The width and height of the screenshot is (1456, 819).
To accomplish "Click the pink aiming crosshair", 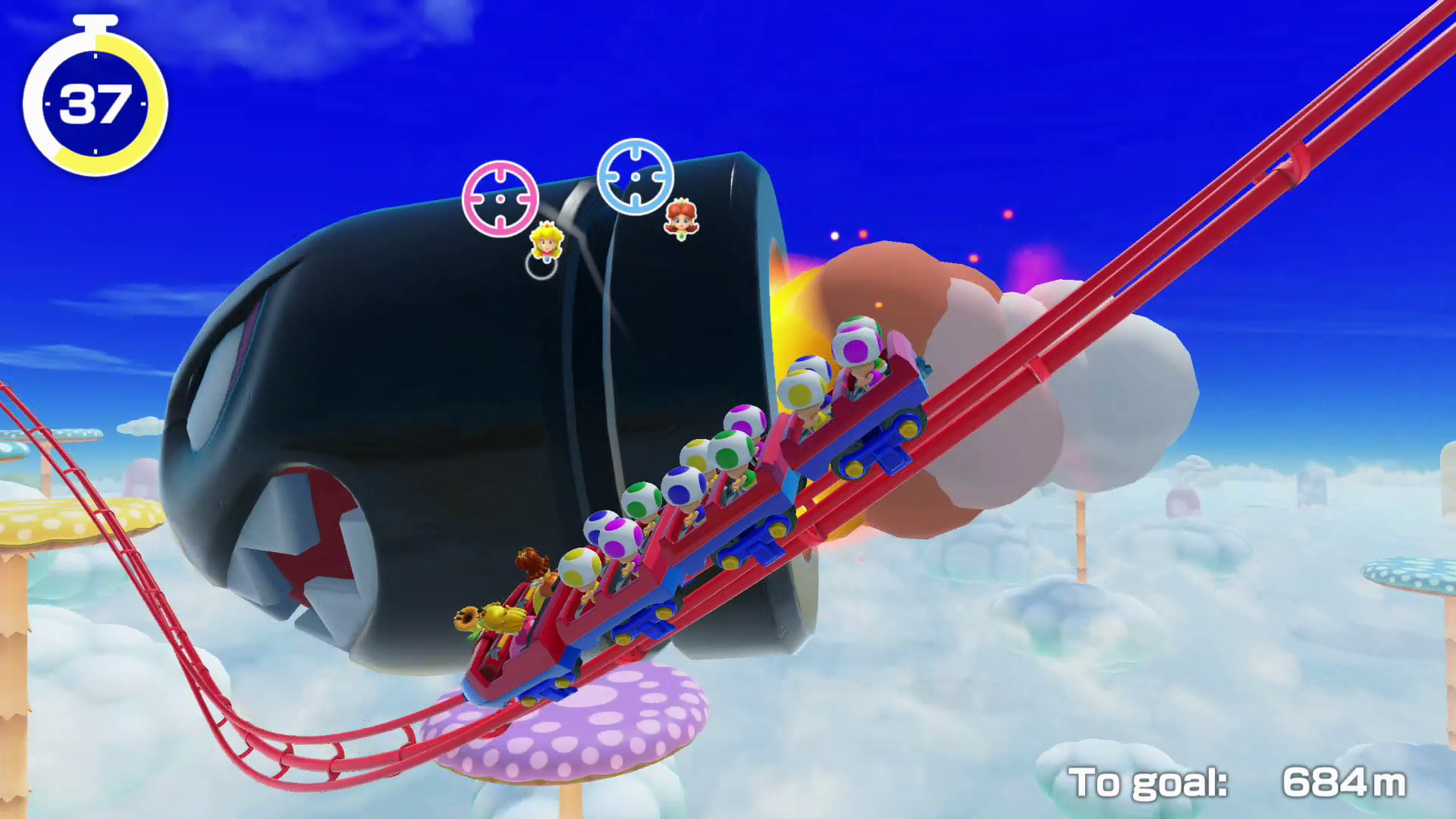I will (500, 199).
